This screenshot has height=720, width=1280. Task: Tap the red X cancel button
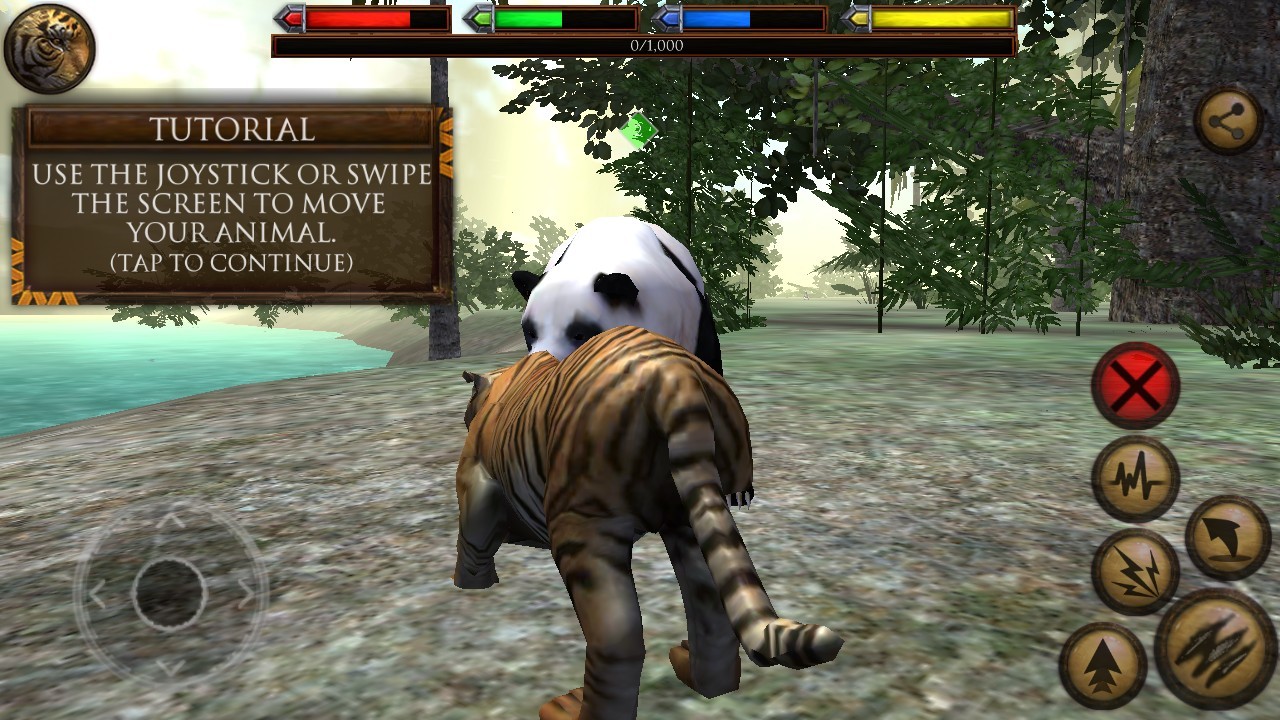[1135, 385]
